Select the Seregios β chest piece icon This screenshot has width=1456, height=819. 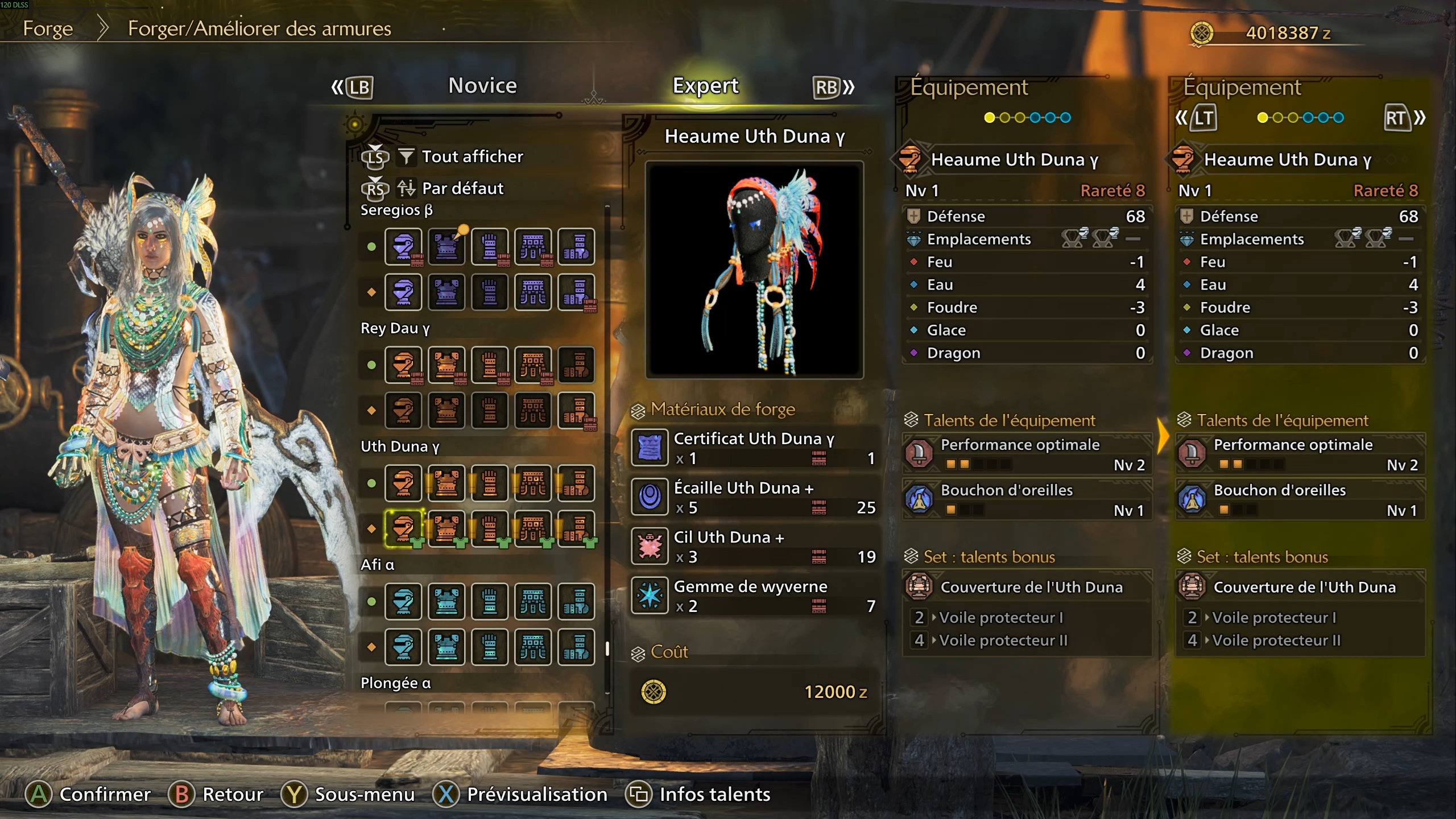[x=446, y=246]
